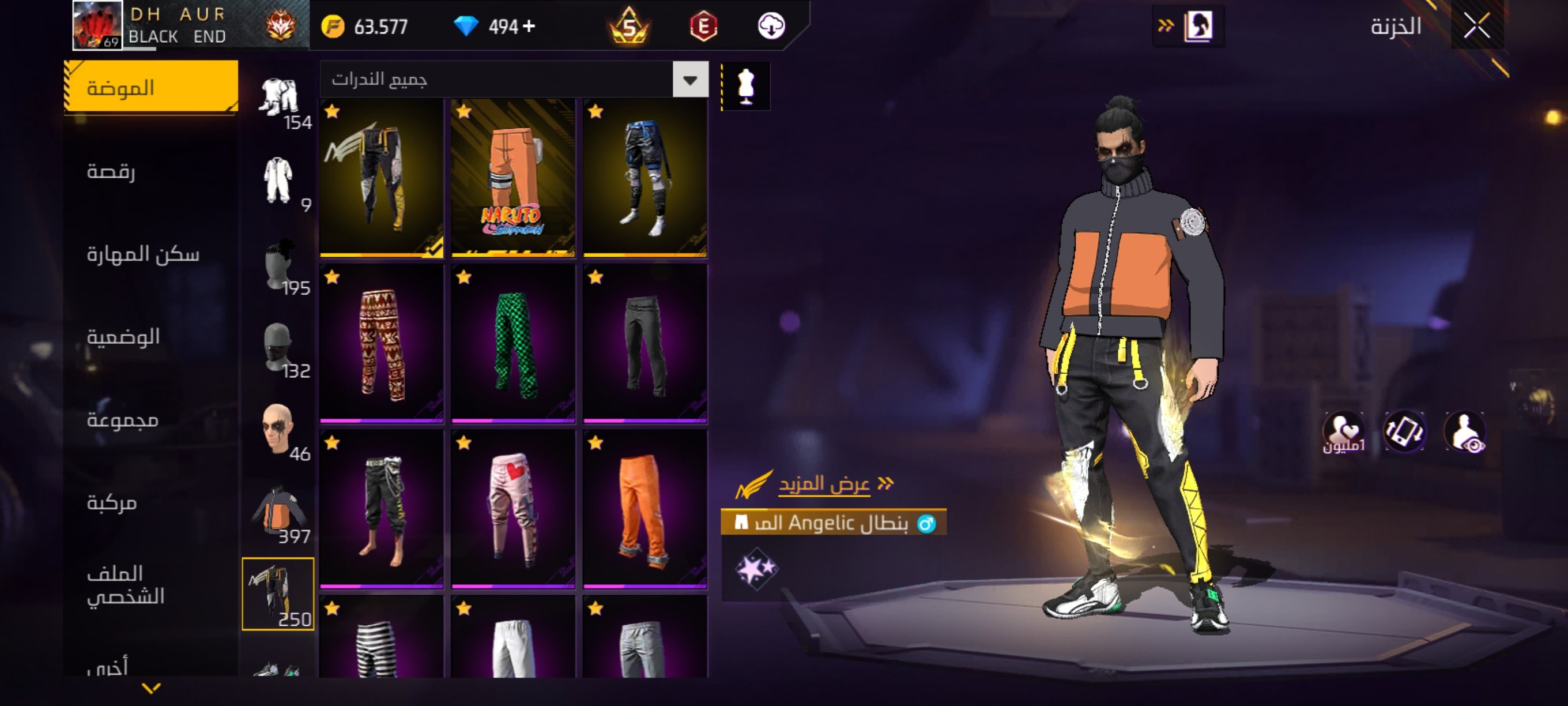
Task: Open the Emote (رقصة) tab
Action: click(x=111, y=171)
